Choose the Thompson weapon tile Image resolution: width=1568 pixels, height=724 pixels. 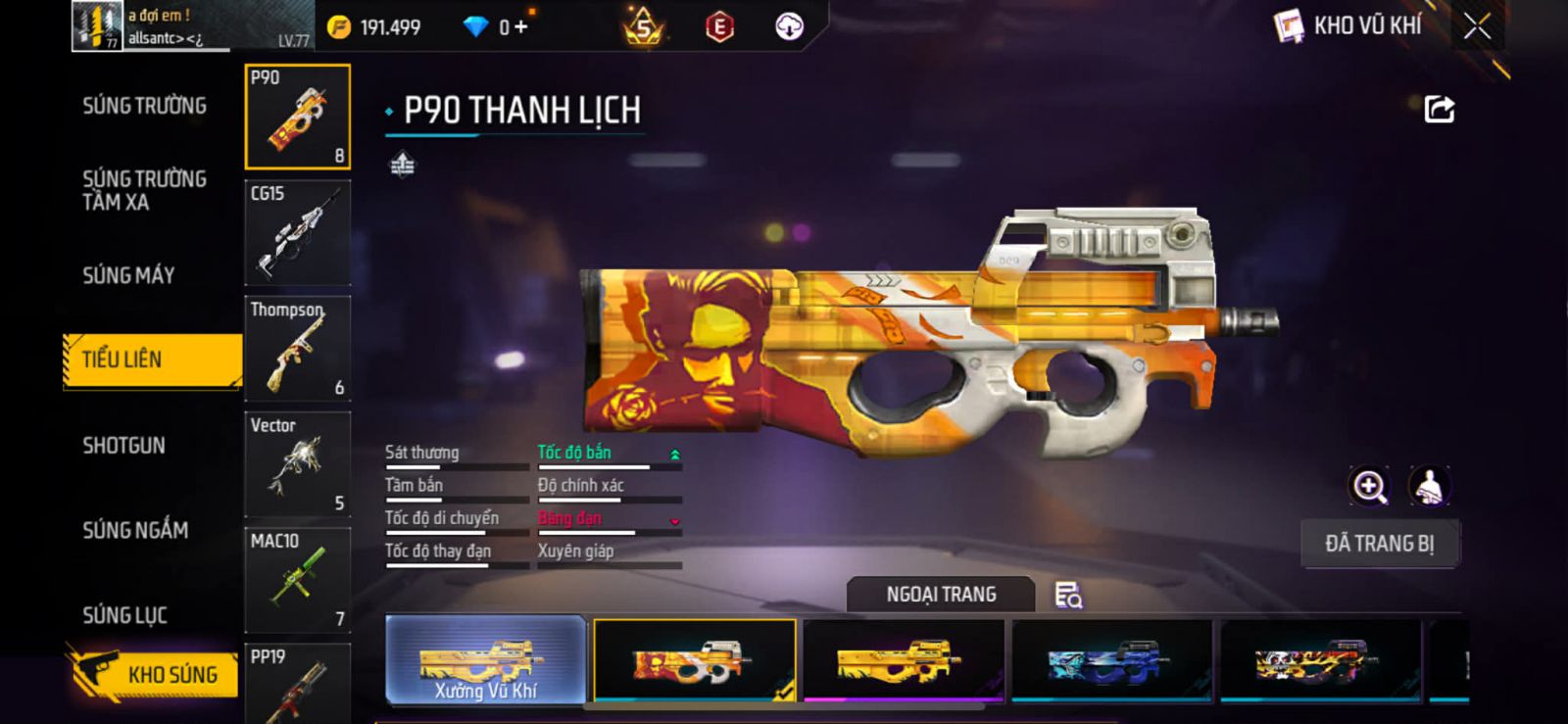click(x=297, y=349)
